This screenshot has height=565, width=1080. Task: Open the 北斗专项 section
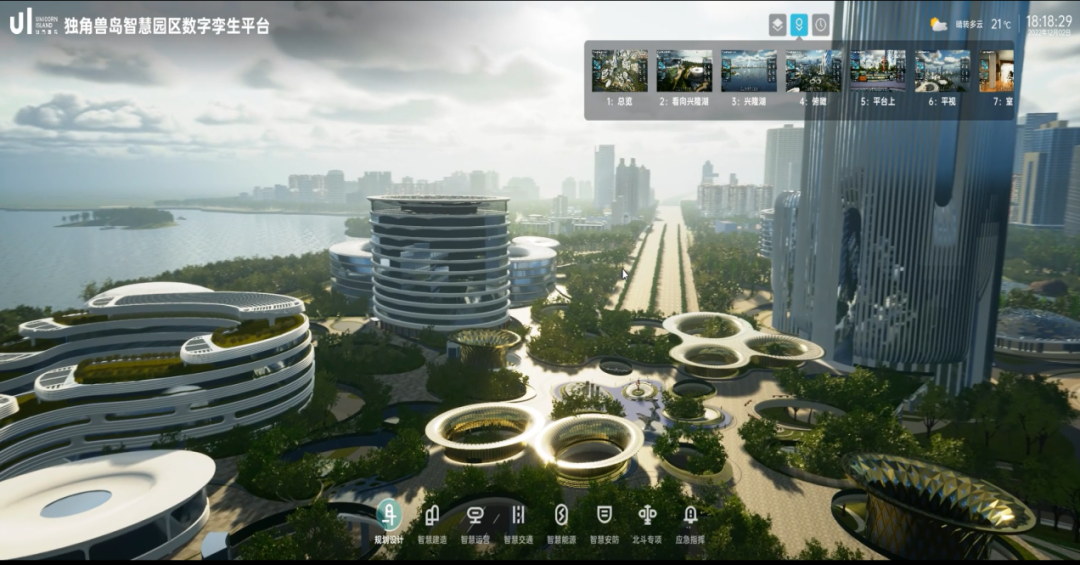647,516
